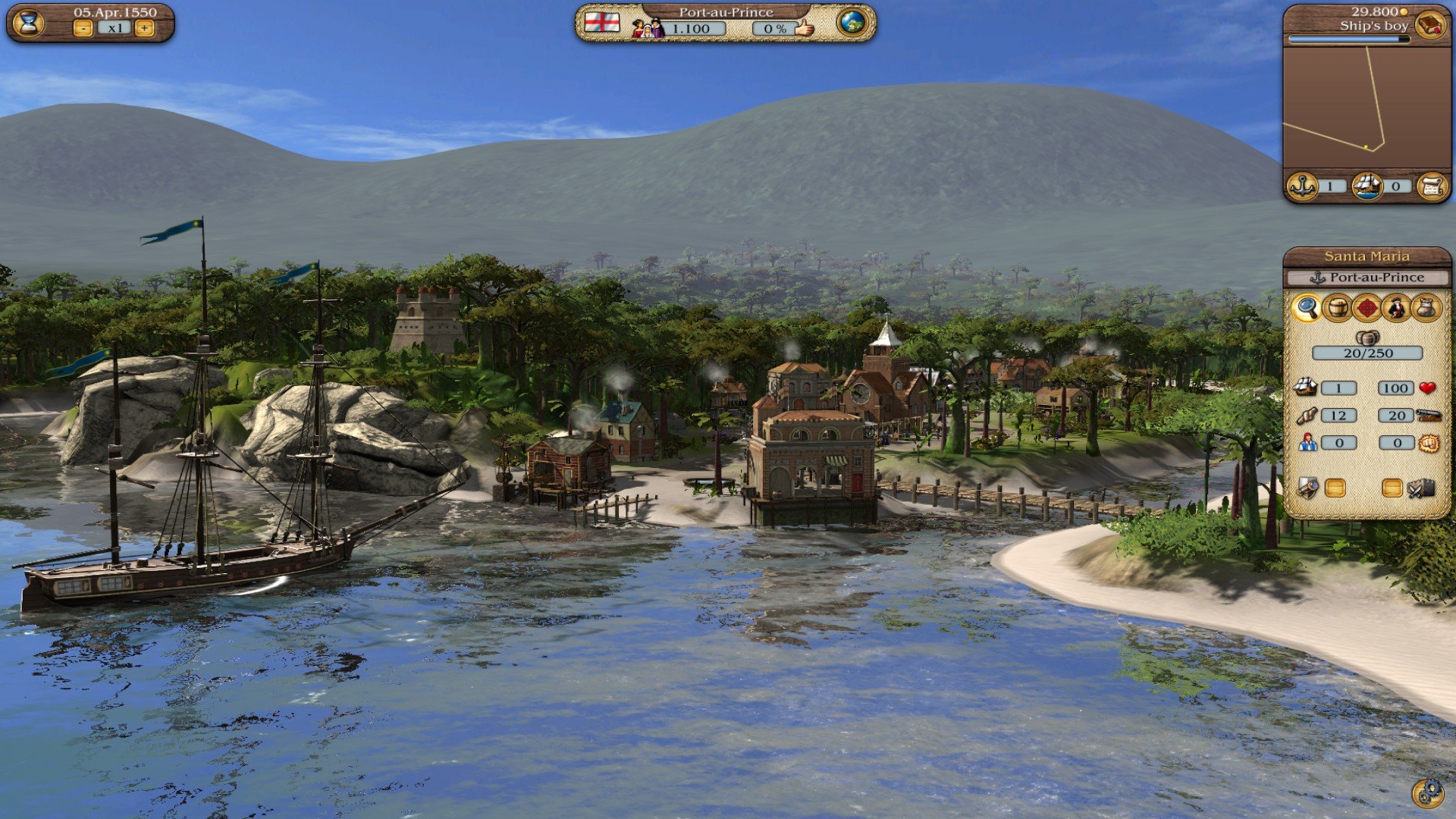Open the scroll messages icon
This screenshot has width=1456, height=819.
coord(1432,186)
